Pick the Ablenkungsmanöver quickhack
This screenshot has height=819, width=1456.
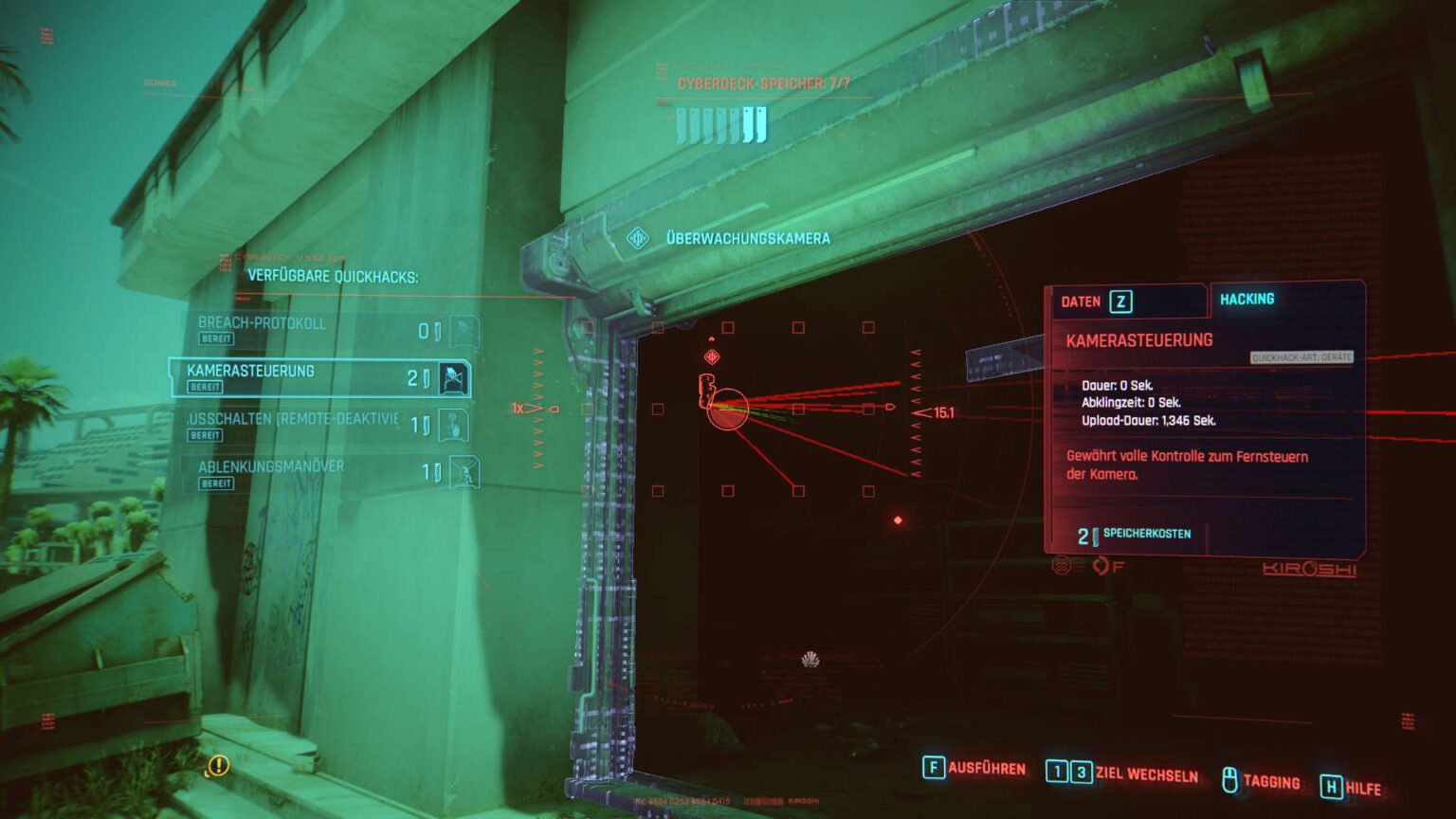pyautogui.click(x=322, y=473)
